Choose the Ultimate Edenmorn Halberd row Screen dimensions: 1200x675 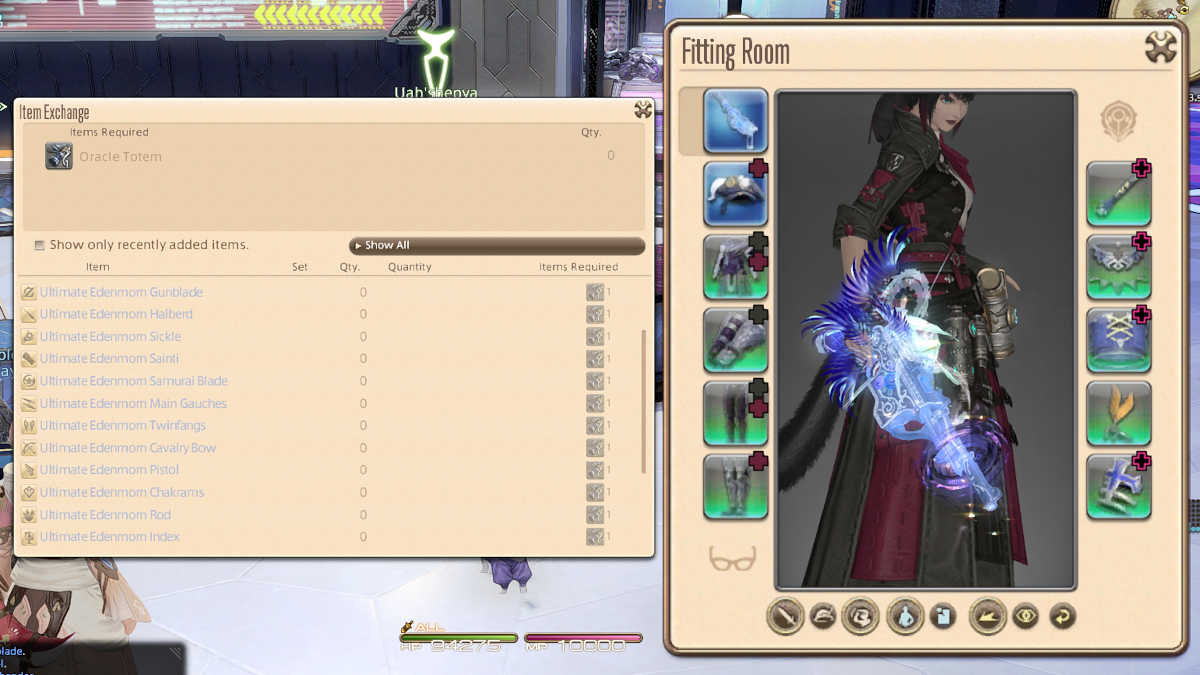click(116, 314)
